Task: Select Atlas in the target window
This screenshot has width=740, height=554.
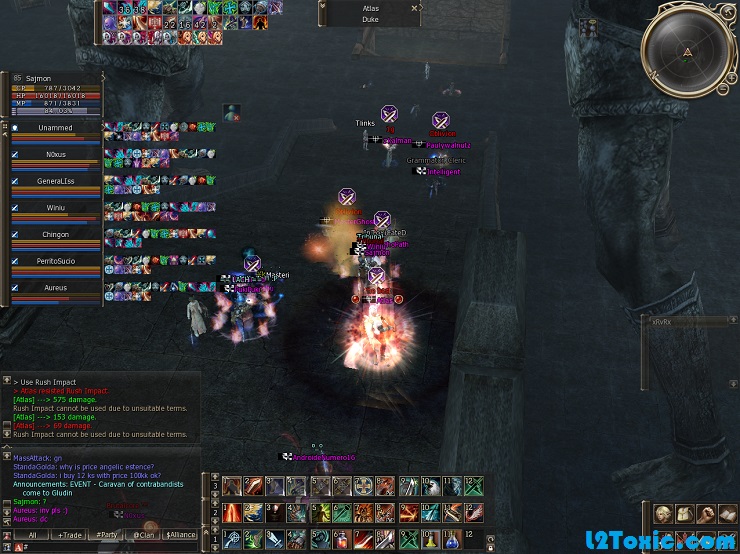Action: [x=369, y=8]
